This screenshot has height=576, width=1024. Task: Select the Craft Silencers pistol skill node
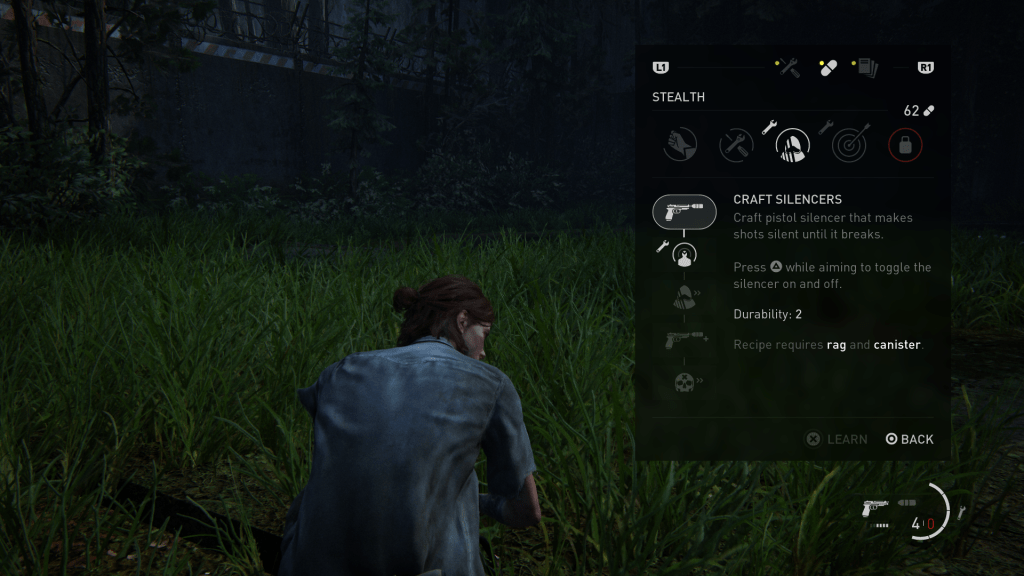click(x=684, y=211)
